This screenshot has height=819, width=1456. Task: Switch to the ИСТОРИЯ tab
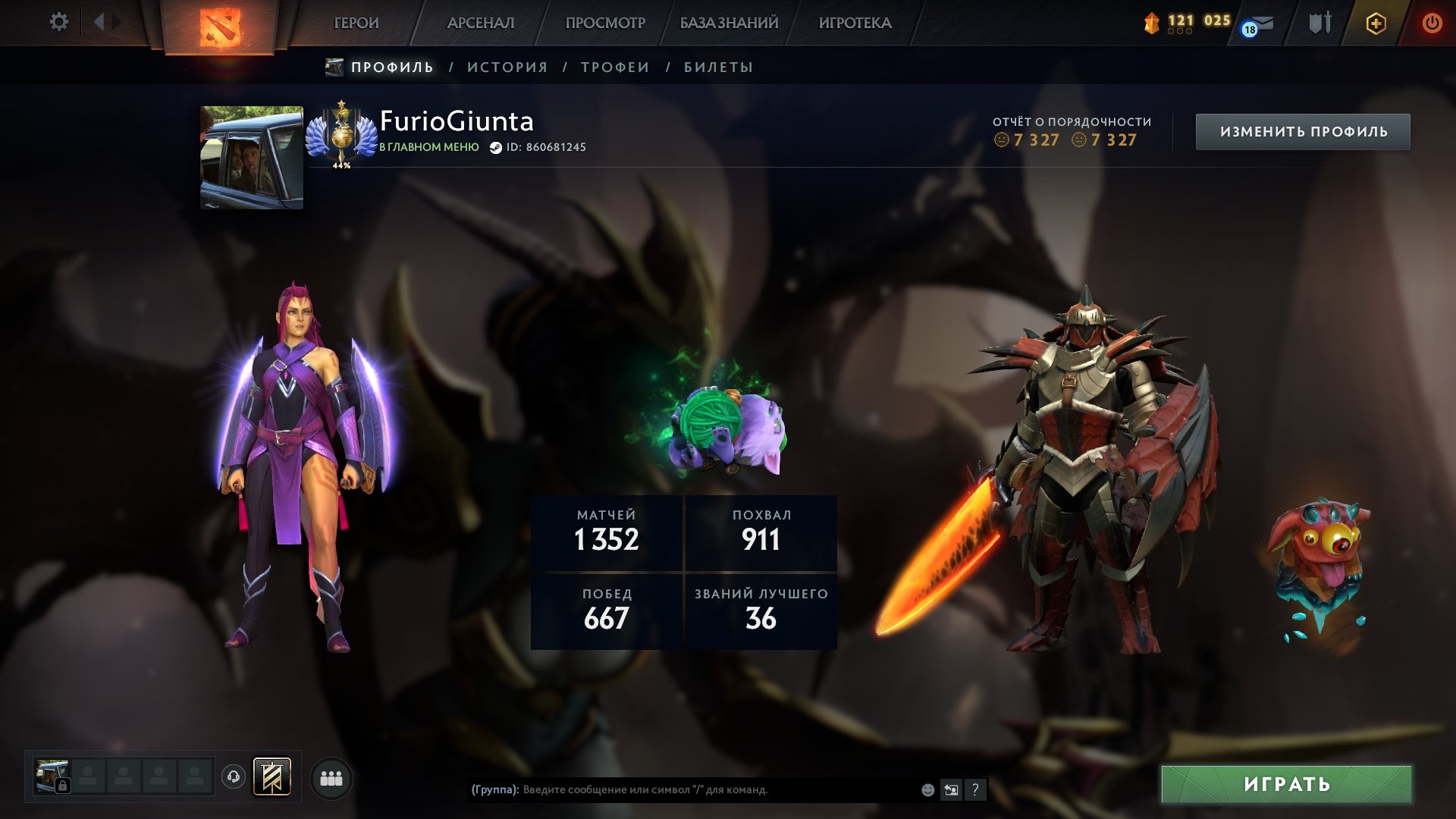pyautogui.click(x=506, y=67)
